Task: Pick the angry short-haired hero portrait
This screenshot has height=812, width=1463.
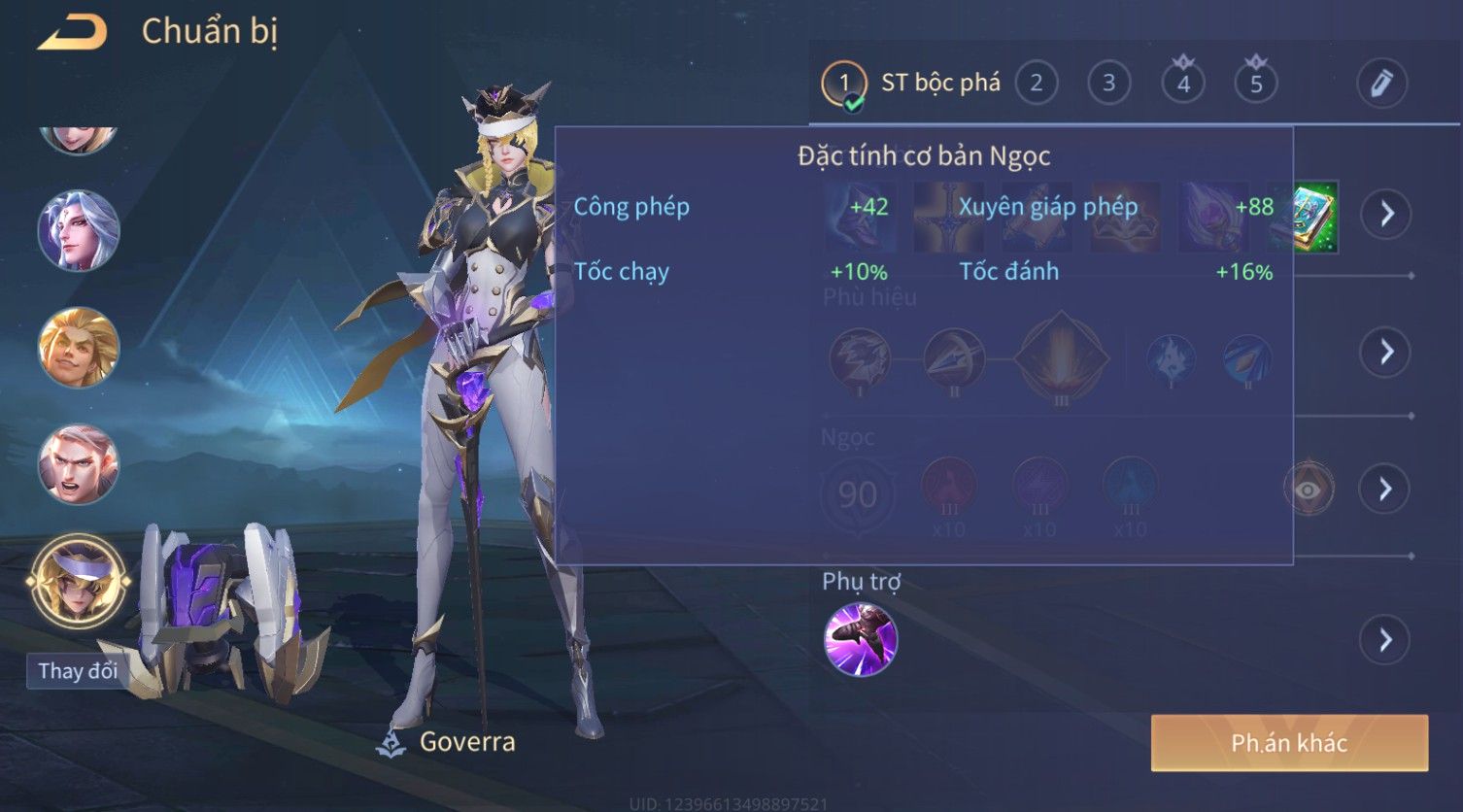Action: 78,464
